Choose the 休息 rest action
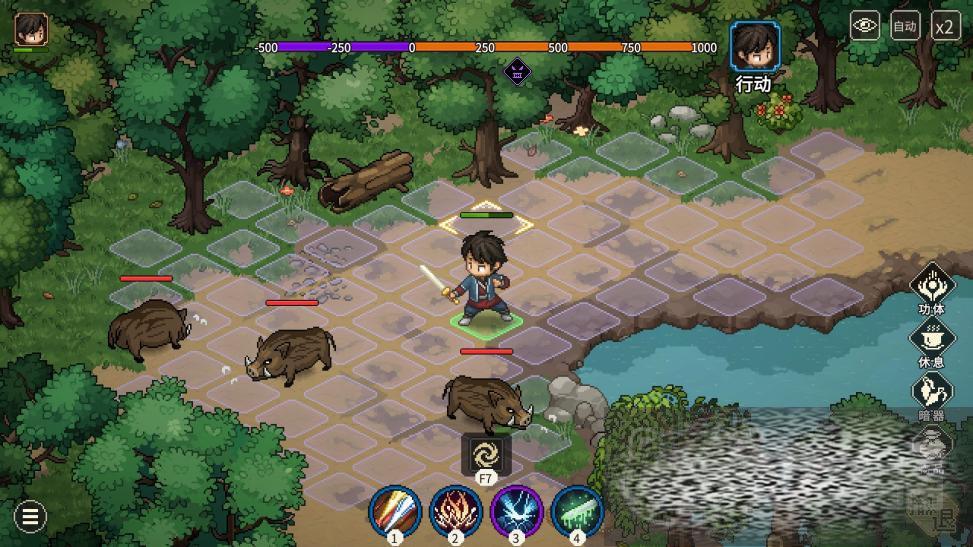Viewport: 973px width, 547px height. click(x=932, y=338)
